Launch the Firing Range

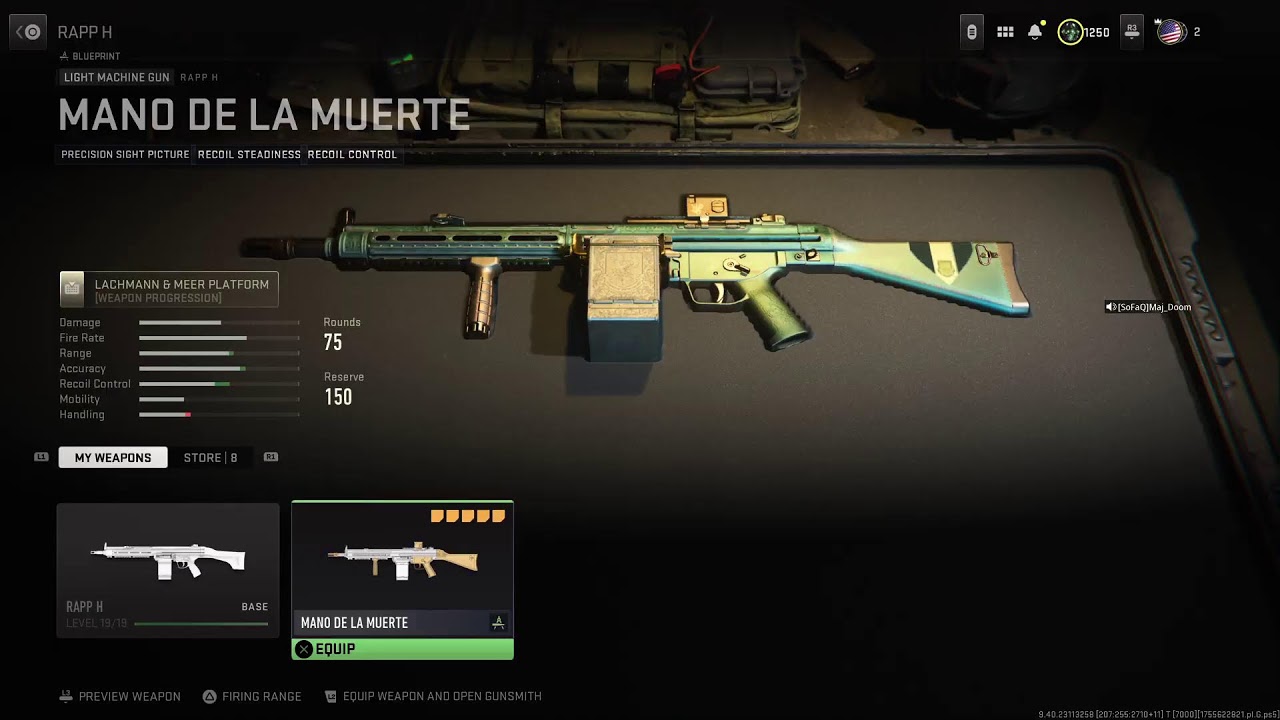[x=252, y=696]
